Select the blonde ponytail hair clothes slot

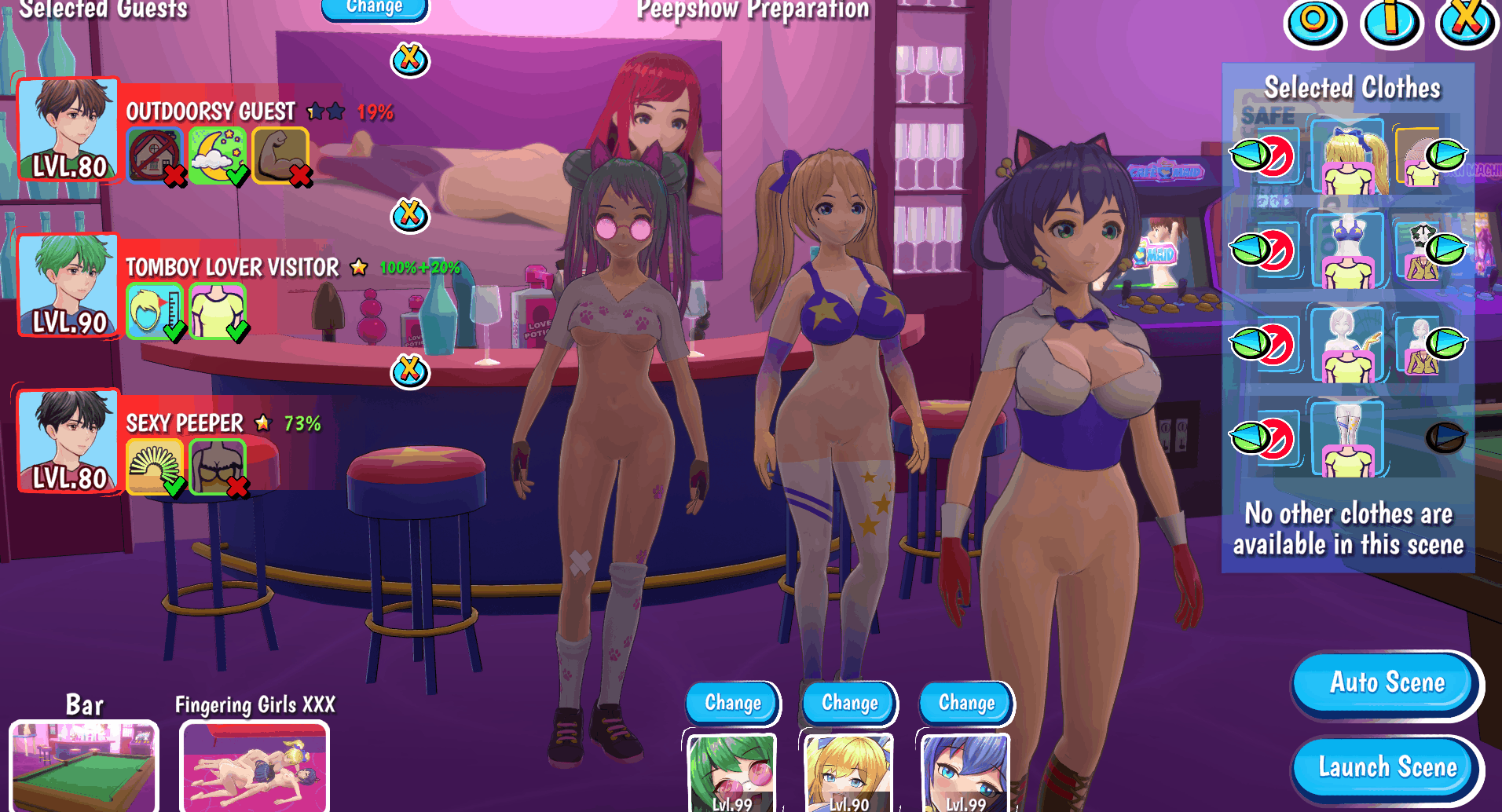(x=1348, y=156)
